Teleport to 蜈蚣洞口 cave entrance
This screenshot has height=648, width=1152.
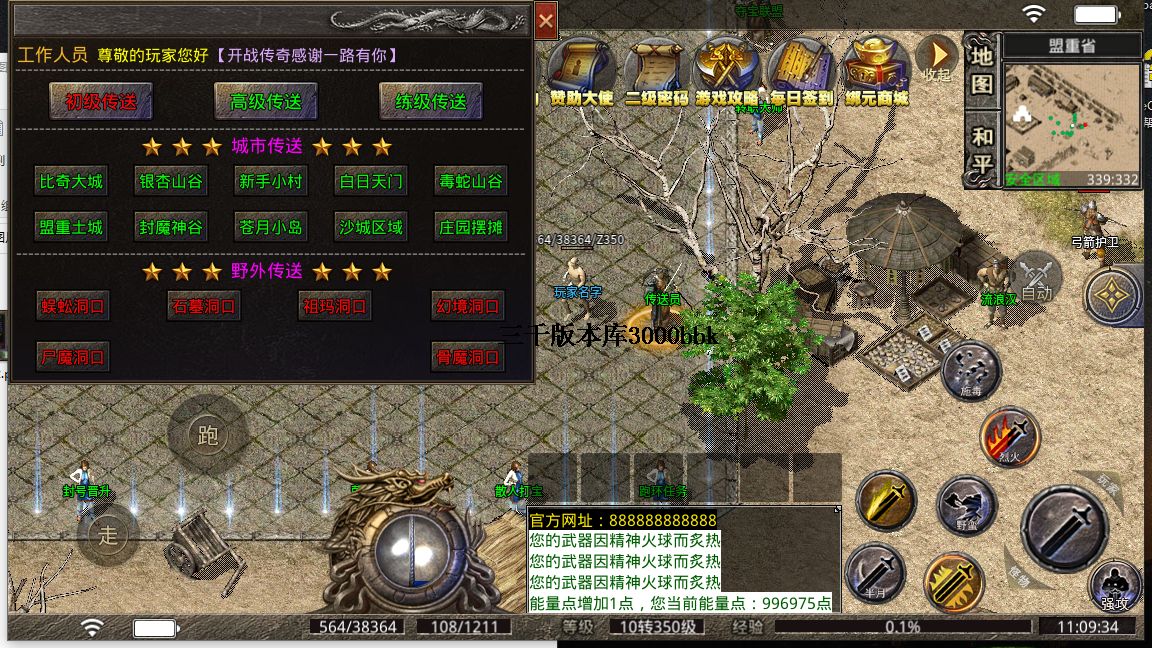(x=71, y=306)
